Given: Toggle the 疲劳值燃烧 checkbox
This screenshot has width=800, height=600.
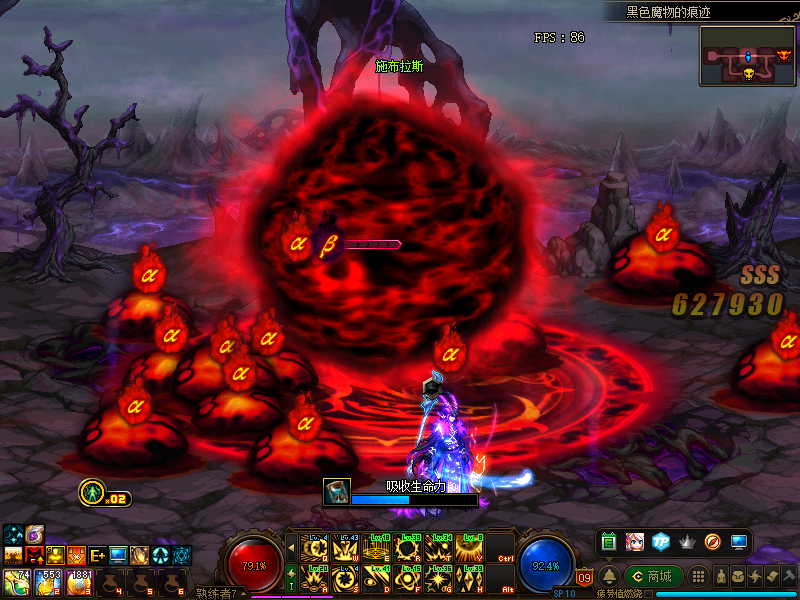Looking at the screenshot, I should 649,594.
